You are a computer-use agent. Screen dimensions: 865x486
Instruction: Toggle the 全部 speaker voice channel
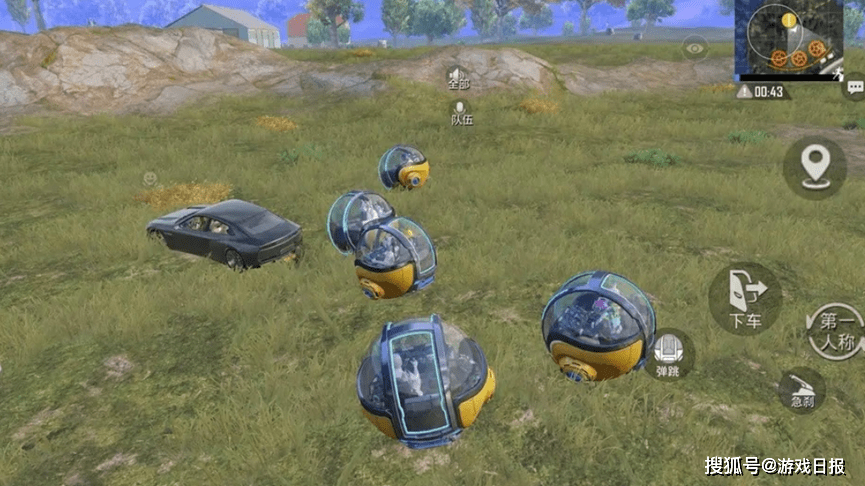coord(458,78)
